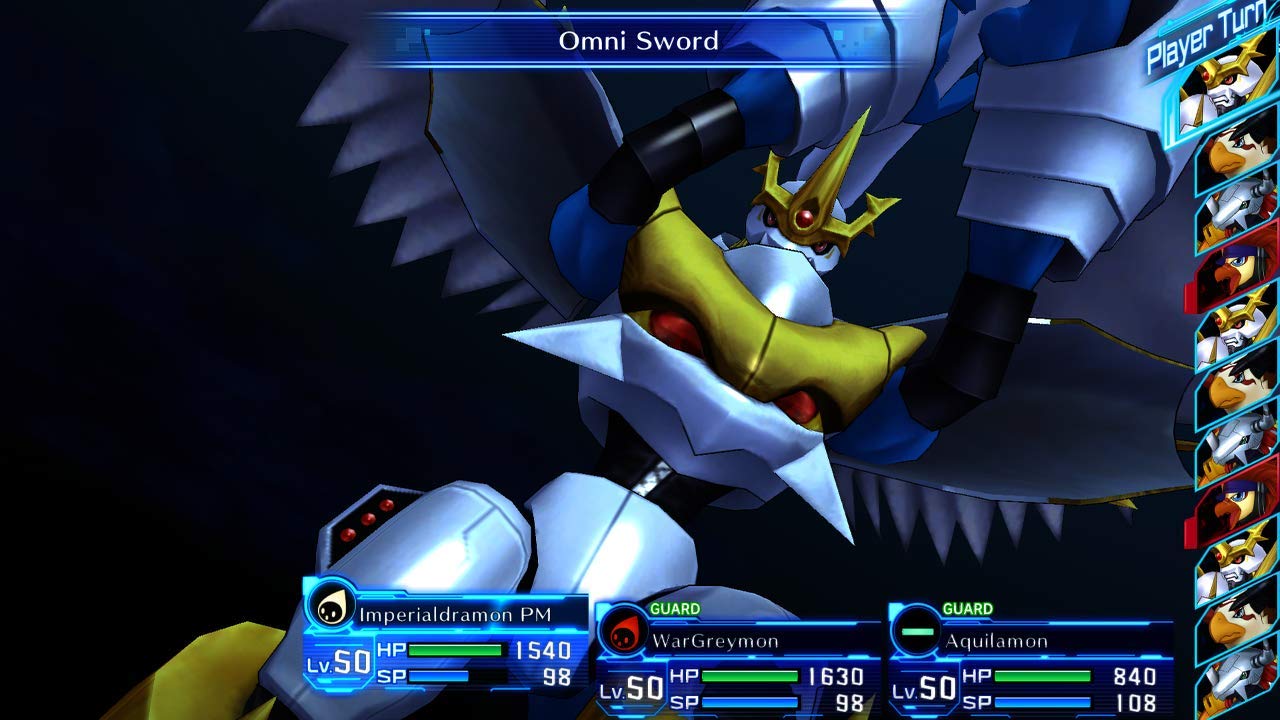Select WarGreymon's status panel

[x=735, y=662]
